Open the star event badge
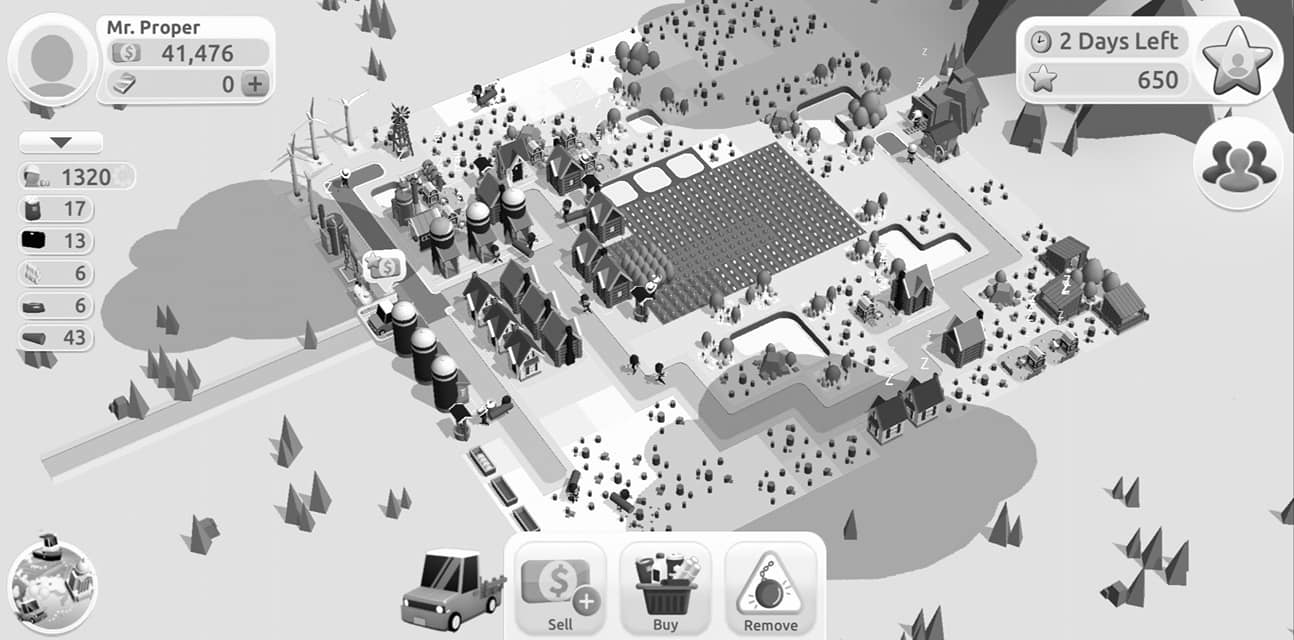 1239,60
